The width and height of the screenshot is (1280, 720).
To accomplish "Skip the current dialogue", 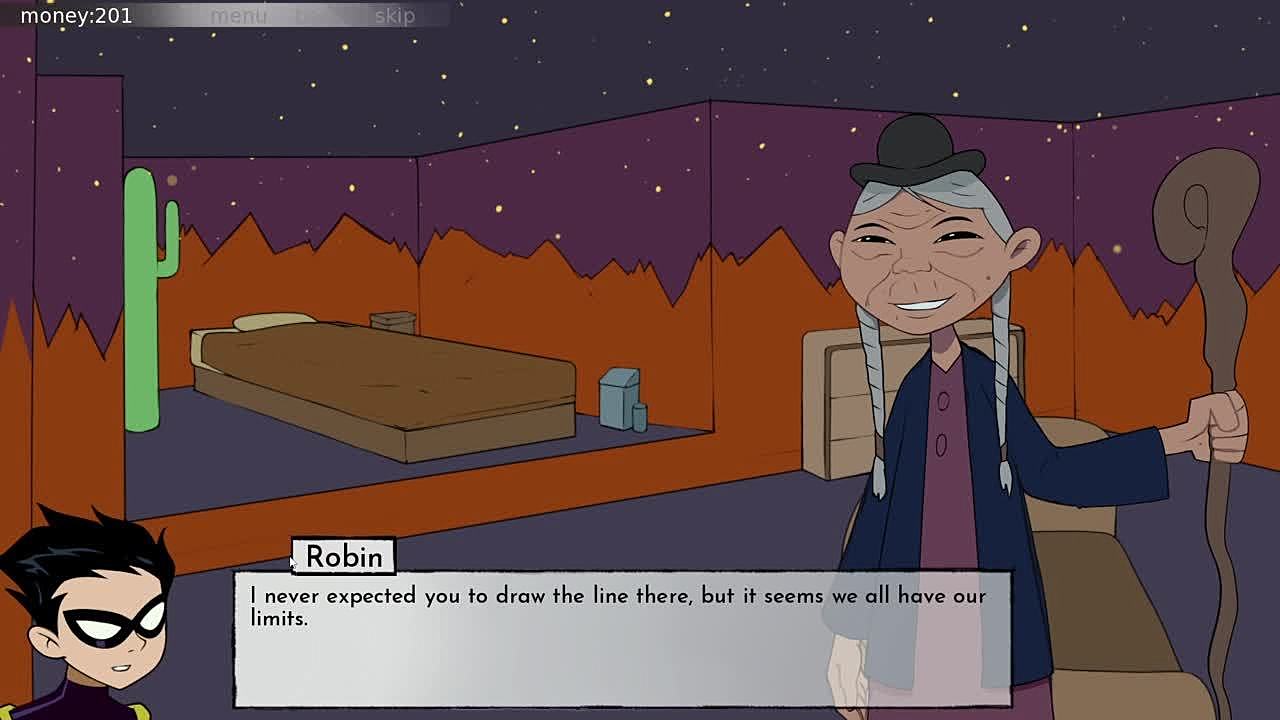I will [x=394, y=16].
